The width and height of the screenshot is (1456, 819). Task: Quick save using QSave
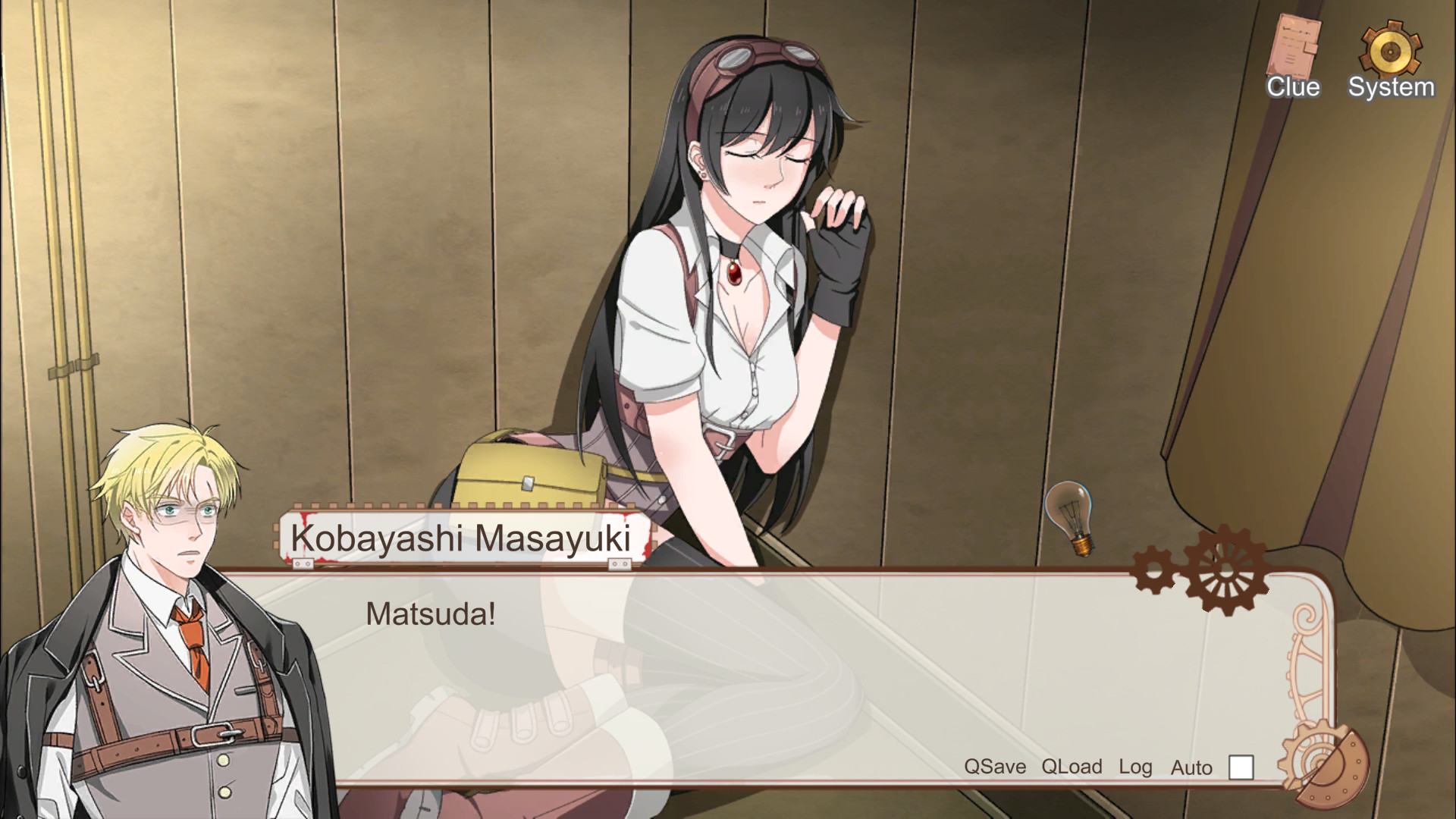(x=993, y=767)
